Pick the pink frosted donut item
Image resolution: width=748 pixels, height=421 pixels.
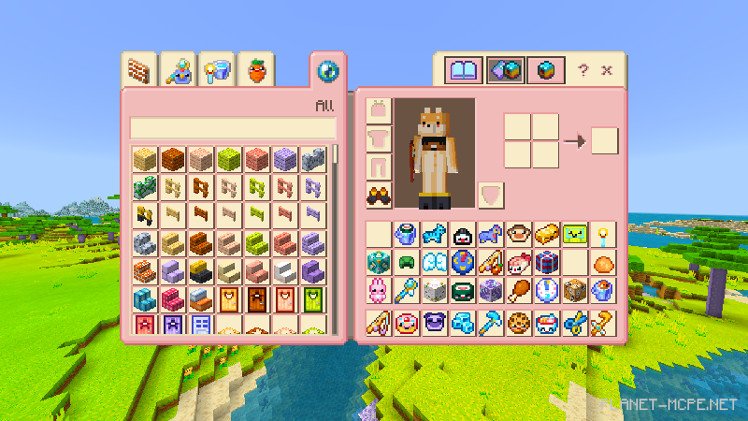tap(407, 322)
